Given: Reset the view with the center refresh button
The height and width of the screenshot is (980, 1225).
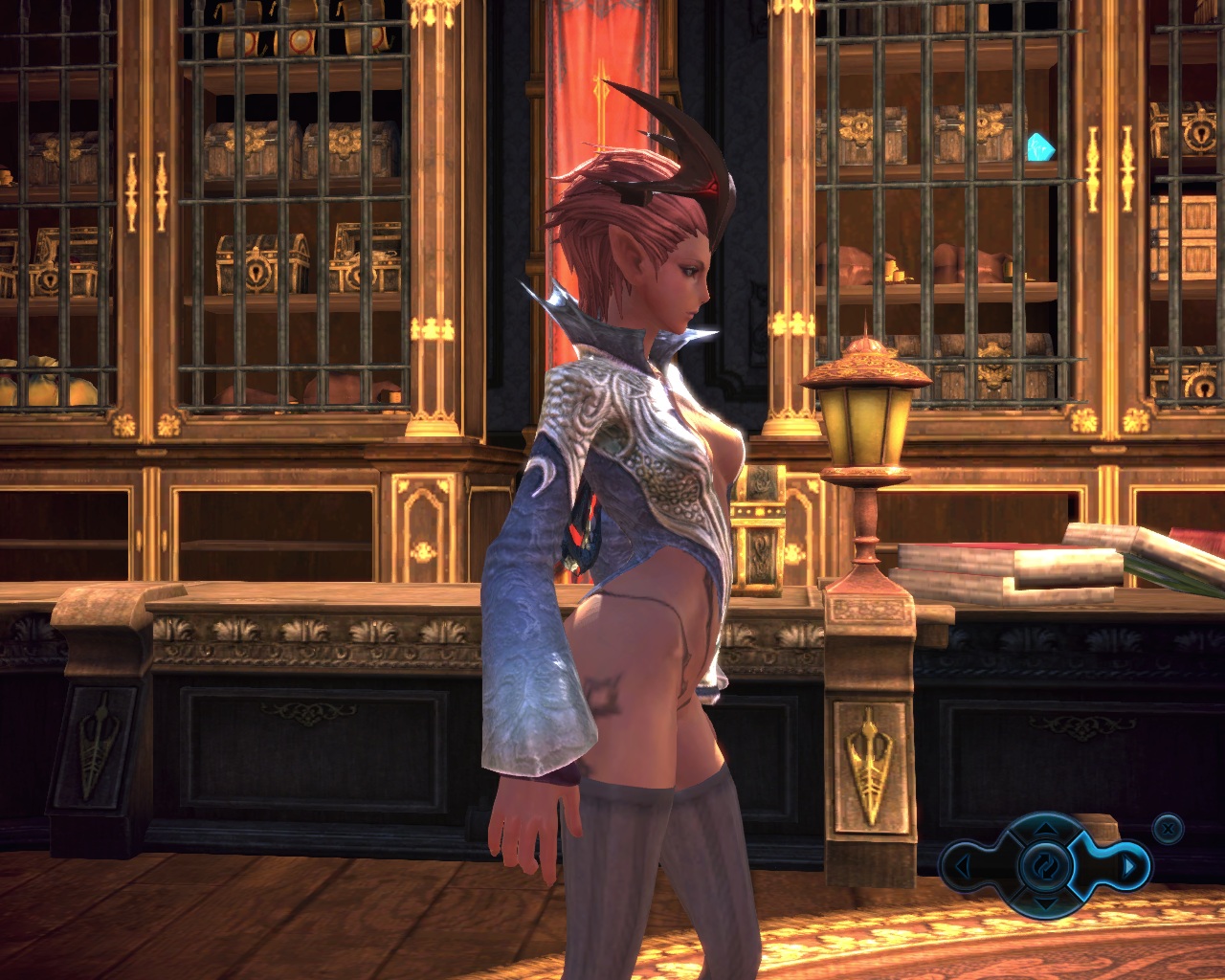Looking at the screenshot, I should click(1045, 866).
